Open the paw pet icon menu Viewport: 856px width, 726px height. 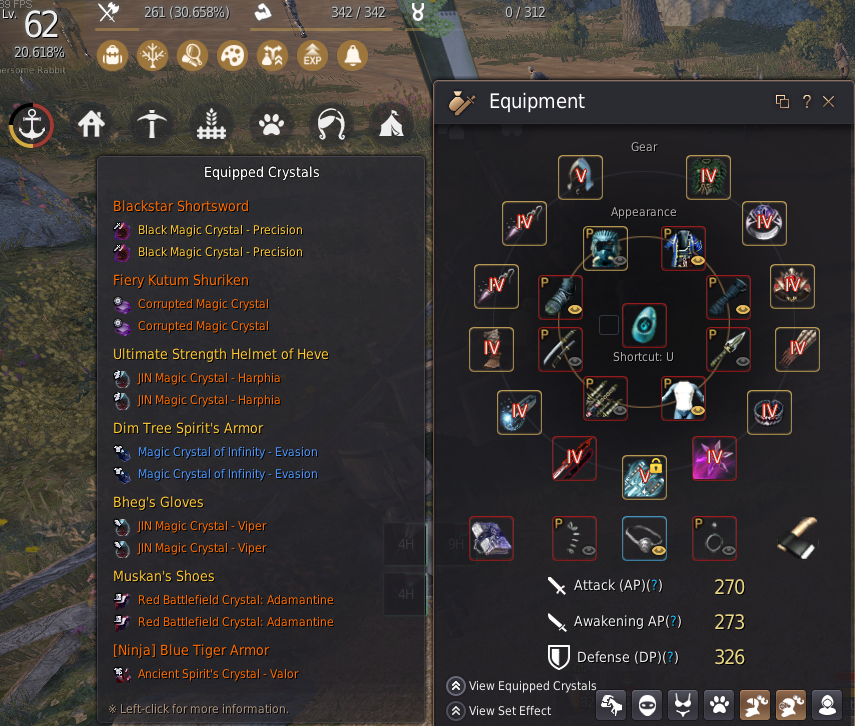pos(271,125)
